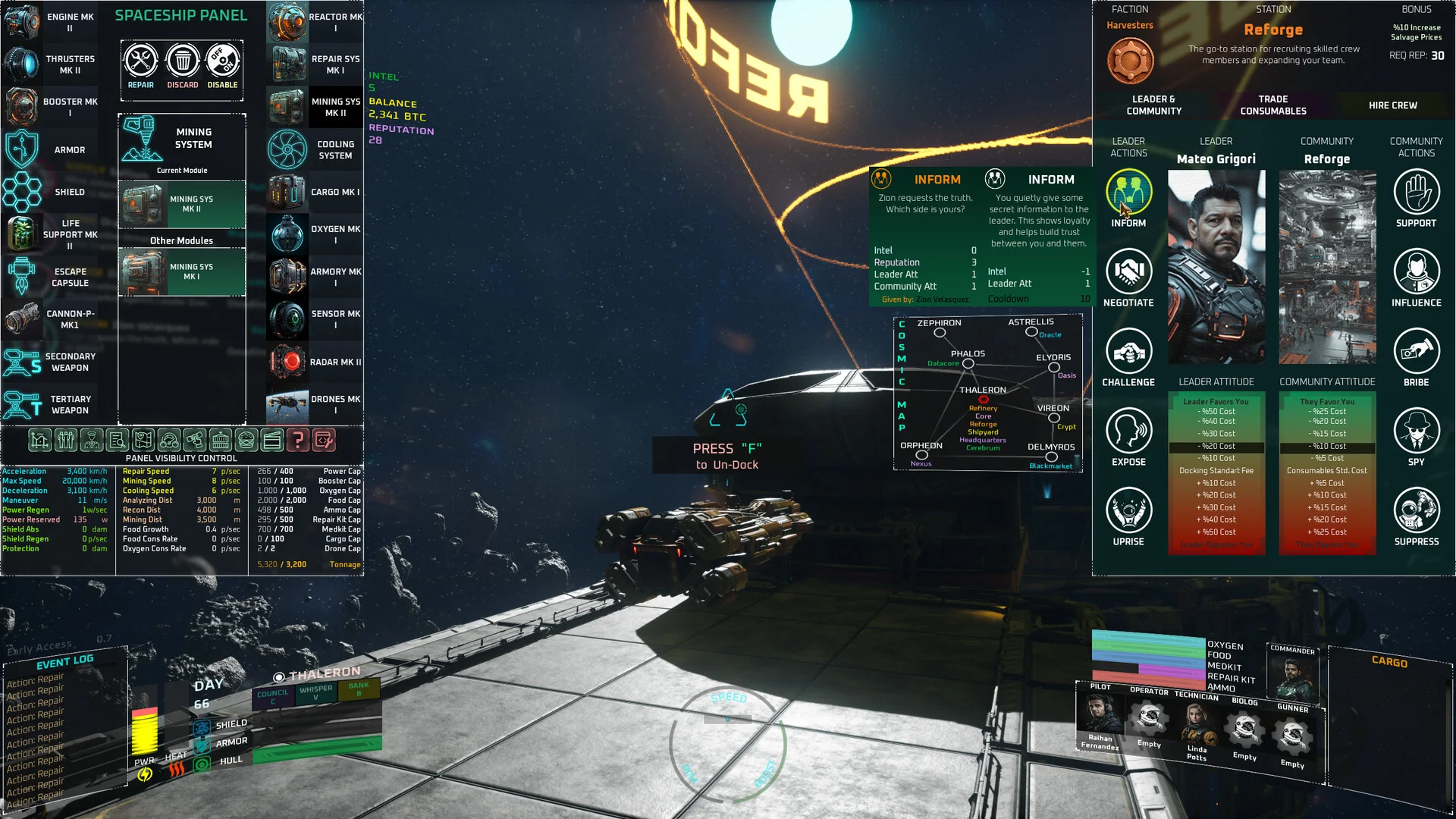Select the Blackmarket node on Cosmic Map
The width and height of the screenshot is (1456, 819).
coord(1051,457)
